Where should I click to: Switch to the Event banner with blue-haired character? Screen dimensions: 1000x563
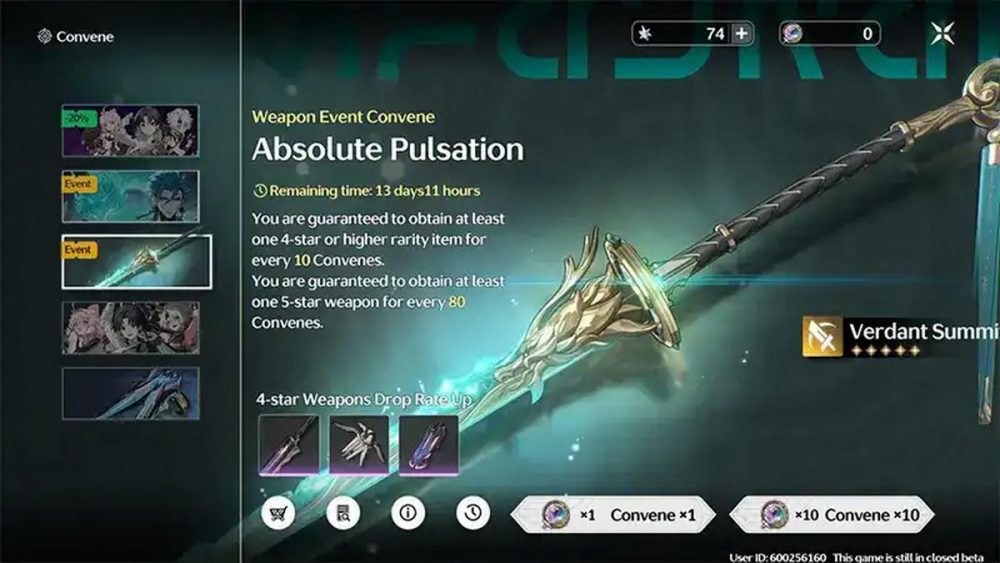[x=130, y=196]
